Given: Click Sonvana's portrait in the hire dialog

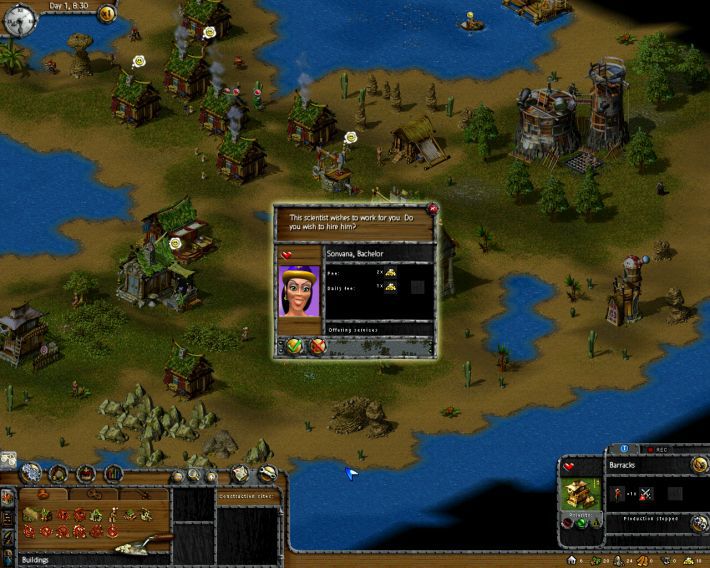Looking at the screenshot, I should click(x=297, y=291).
